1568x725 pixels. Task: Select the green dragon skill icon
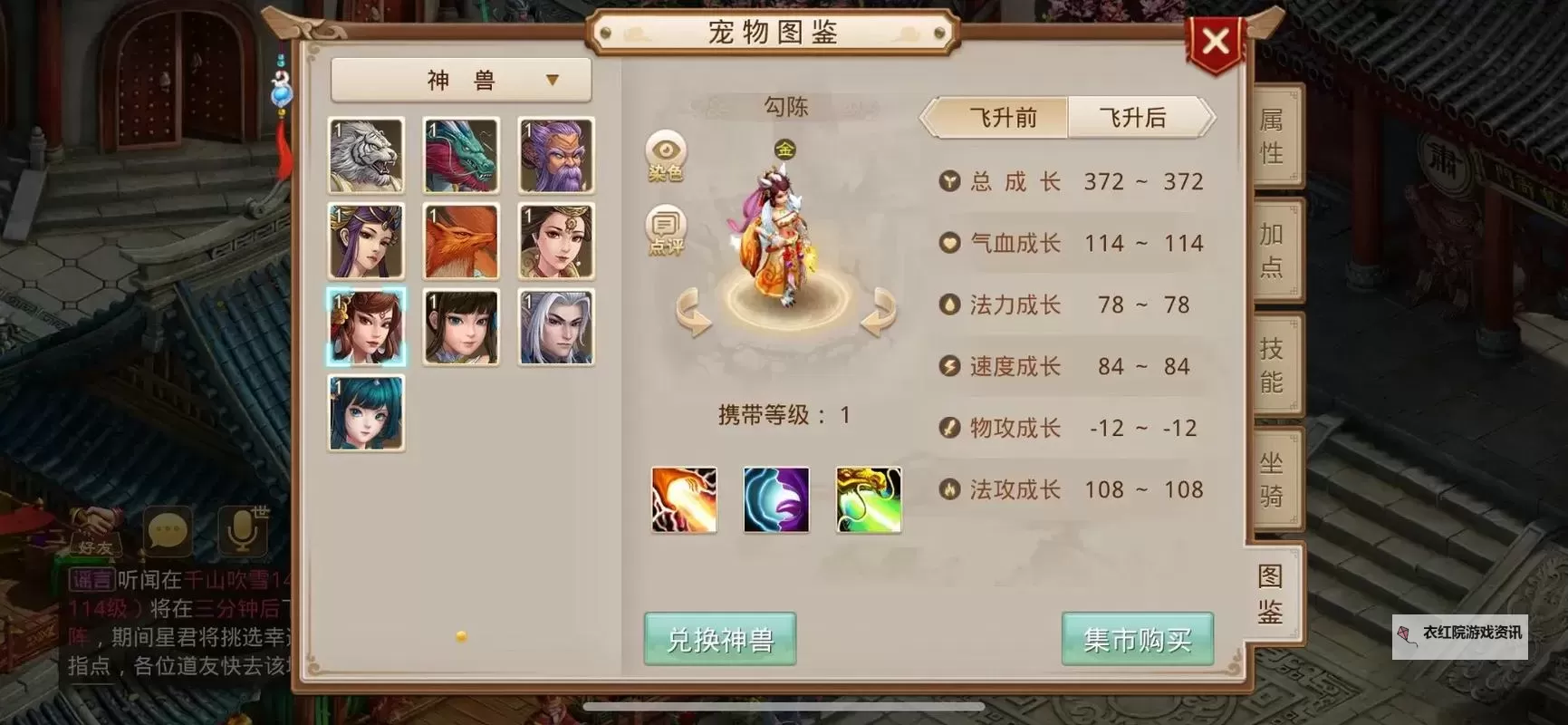click(x=868, y=499)
